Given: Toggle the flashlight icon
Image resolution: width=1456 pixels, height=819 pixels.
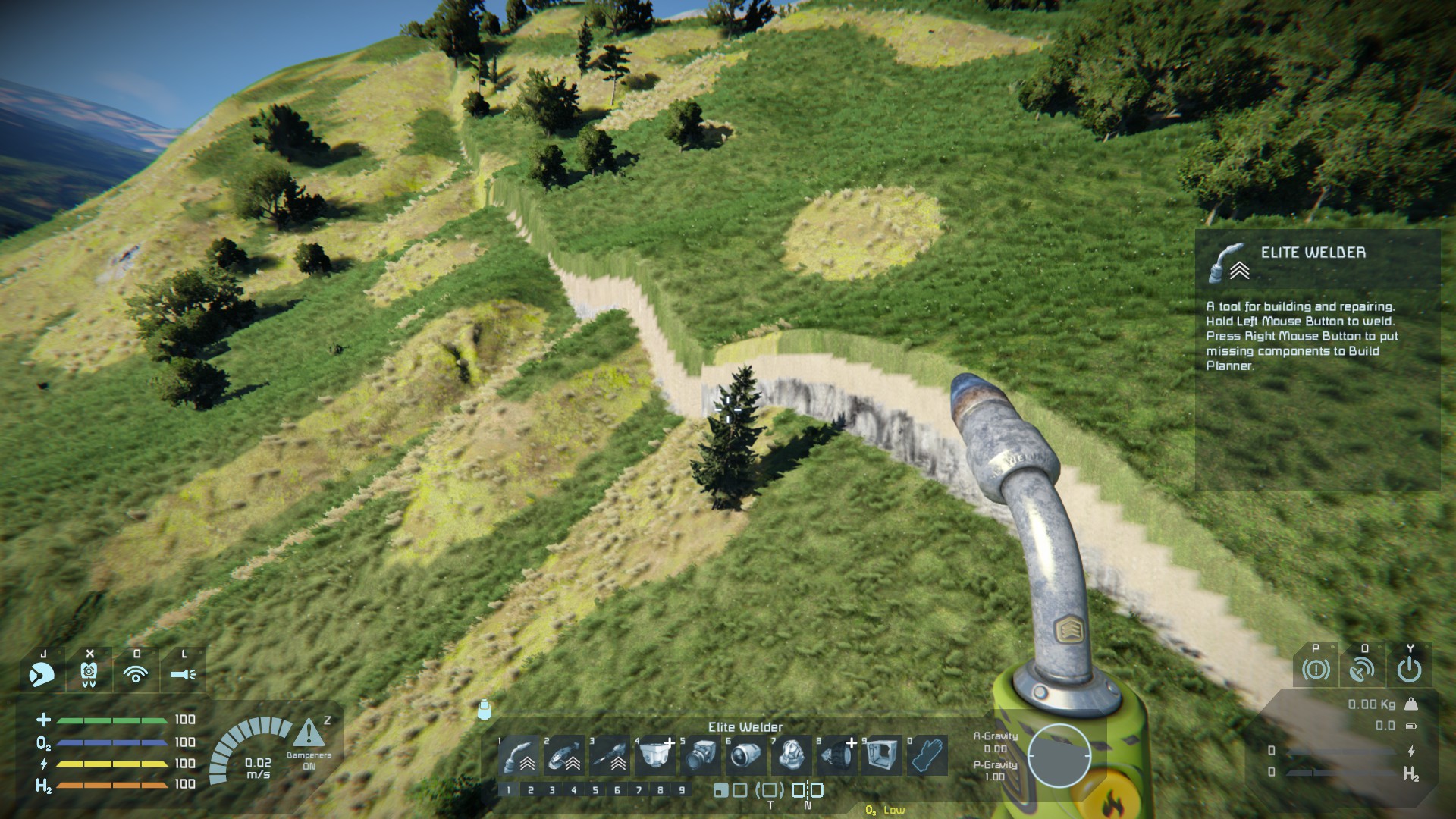Looking at the screenshot, I should click(x=183, y=673).
